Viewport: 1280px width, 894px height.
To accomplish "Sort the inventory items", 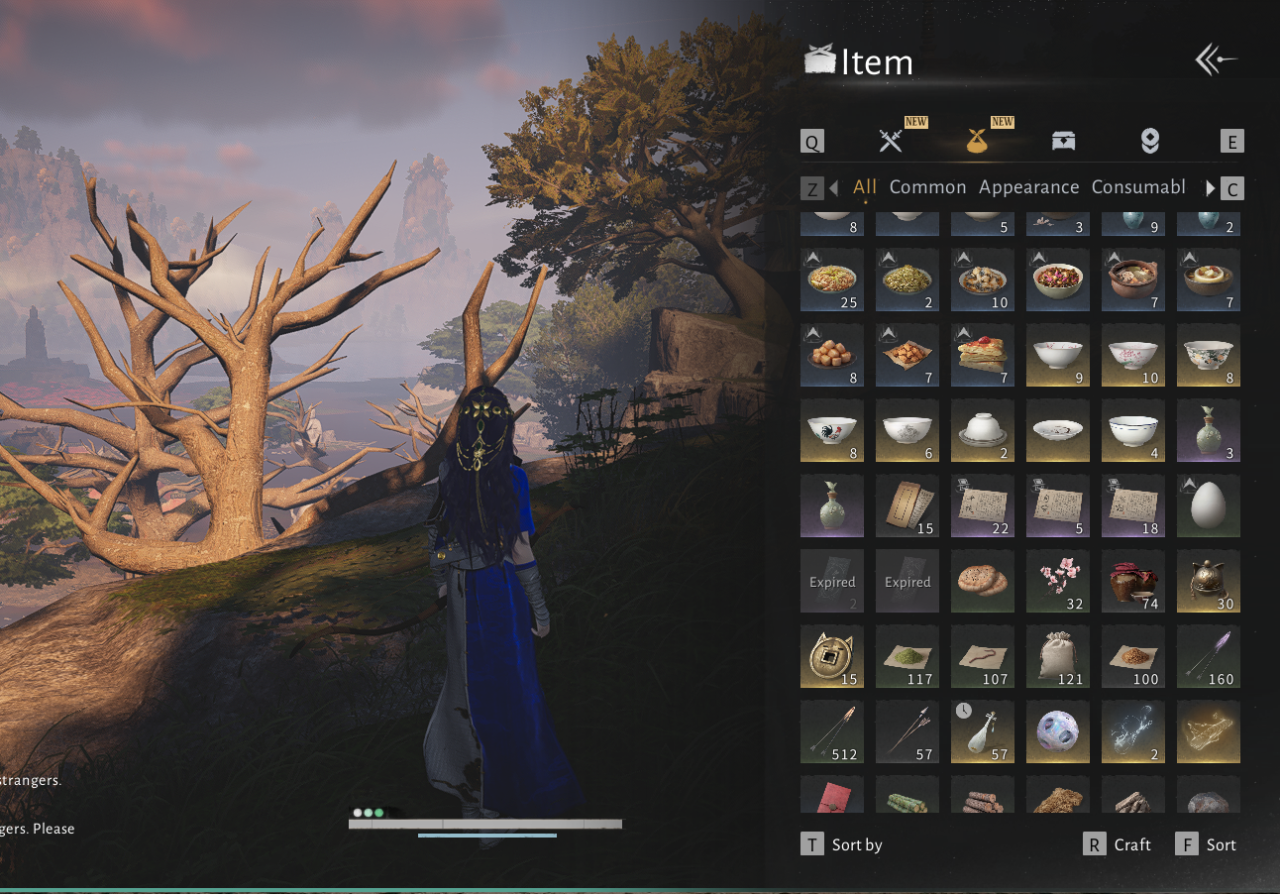I will pyautogui.click(x=1220, y=845).
